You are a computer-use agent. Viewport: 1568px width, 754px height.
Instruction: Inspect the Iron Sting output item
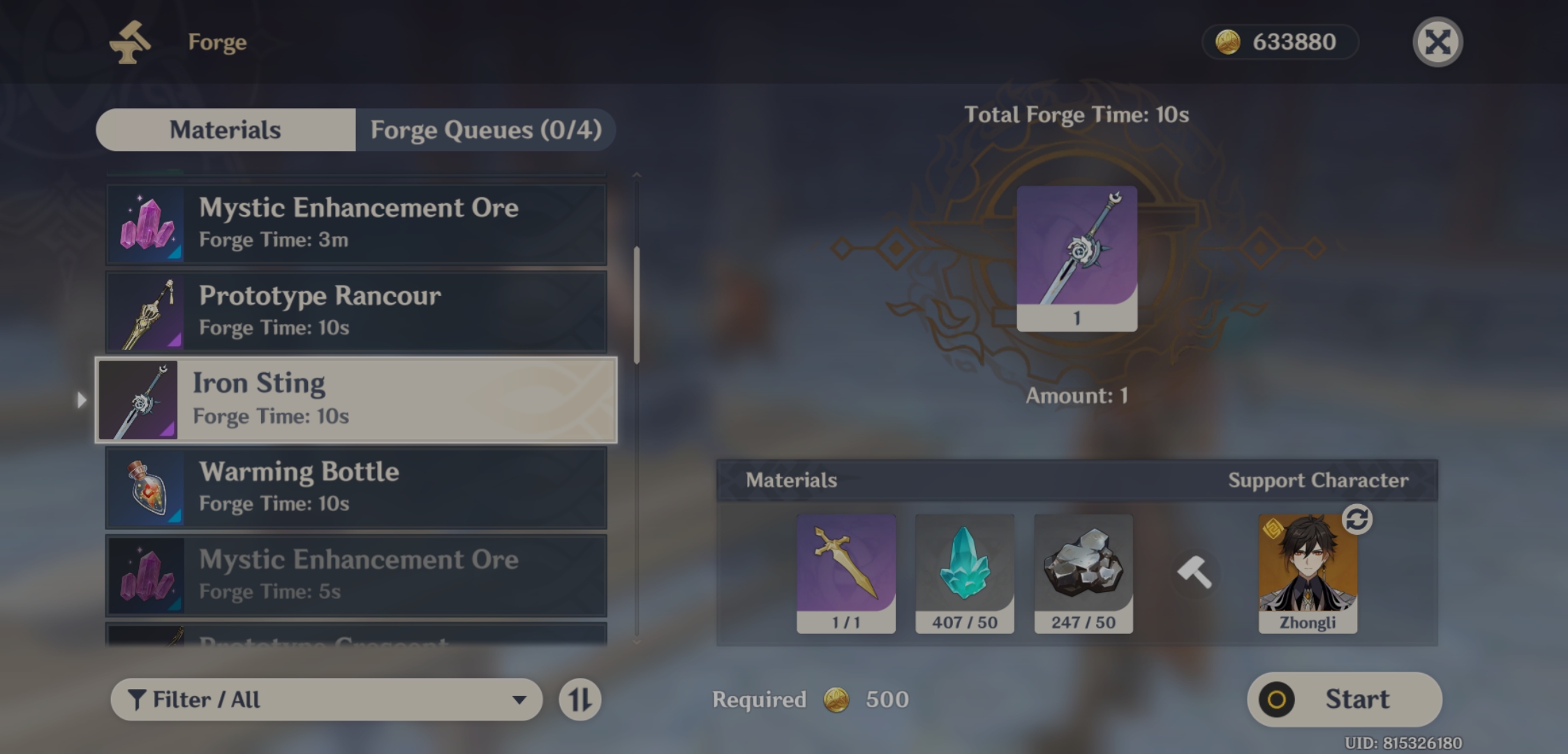[x=1077, y=258]
